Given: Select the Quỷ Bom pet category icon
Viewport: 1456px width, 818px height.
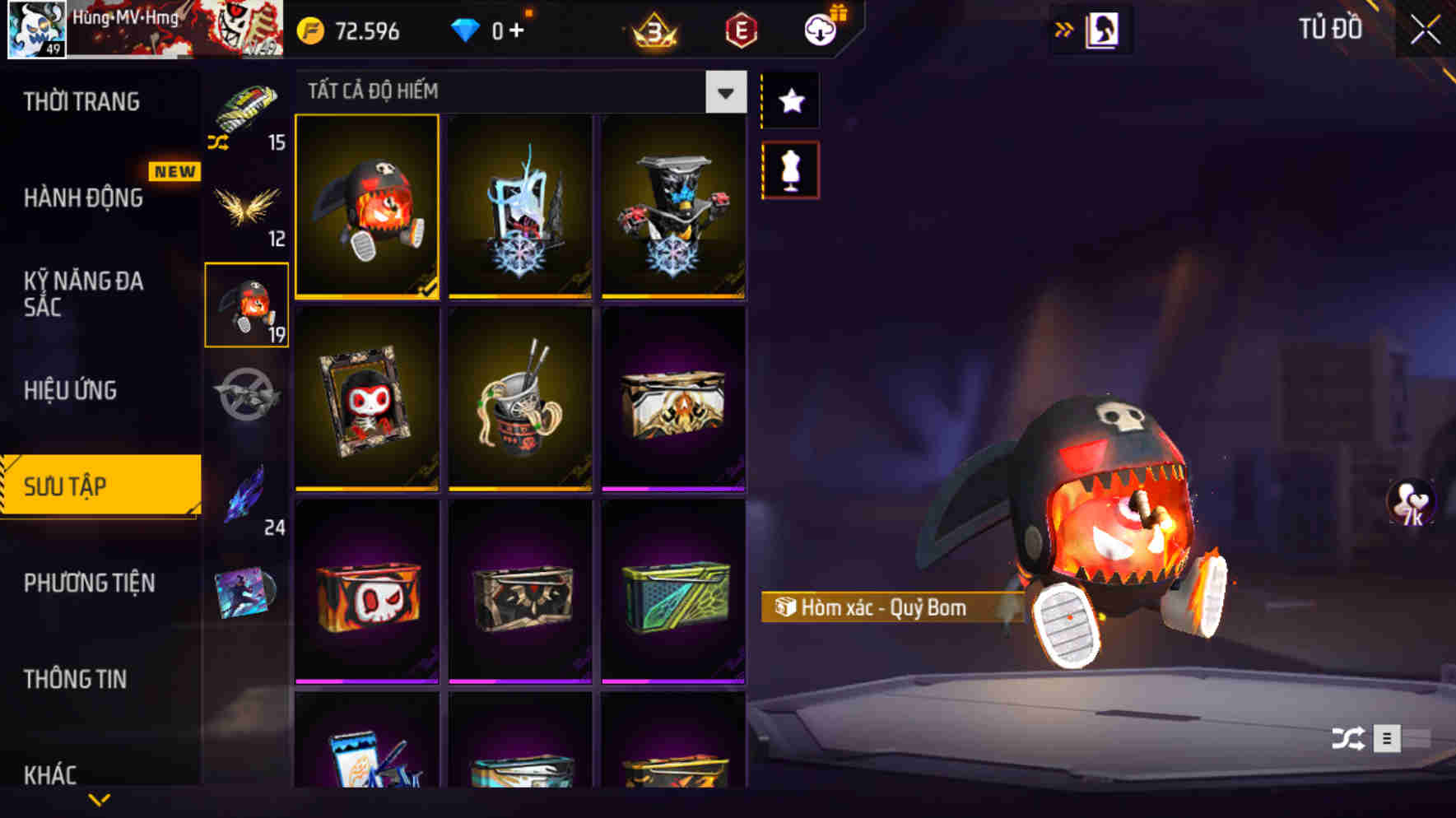Looking at the screenshot, I should click(246, 304).
